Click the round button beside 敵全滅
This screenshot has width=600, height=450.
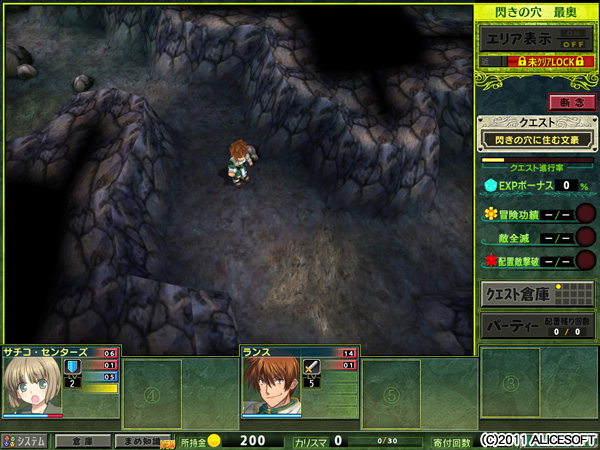coord(585,237)
